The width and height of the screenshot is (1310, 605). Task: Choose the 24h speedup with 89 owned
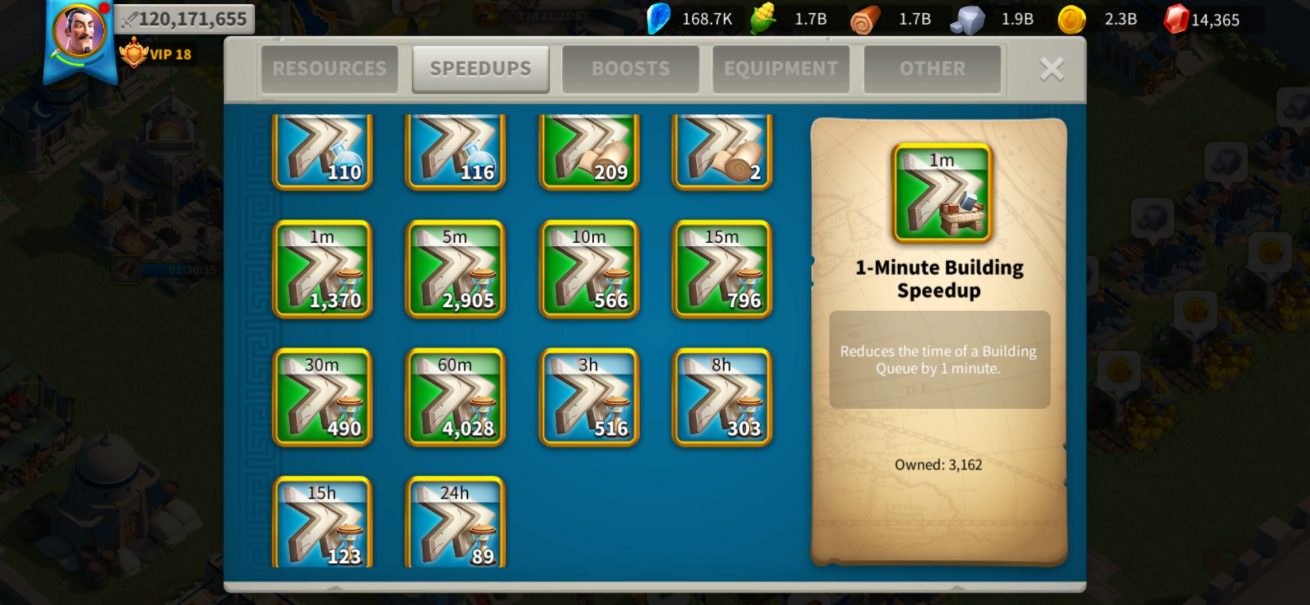coord(455,522)
